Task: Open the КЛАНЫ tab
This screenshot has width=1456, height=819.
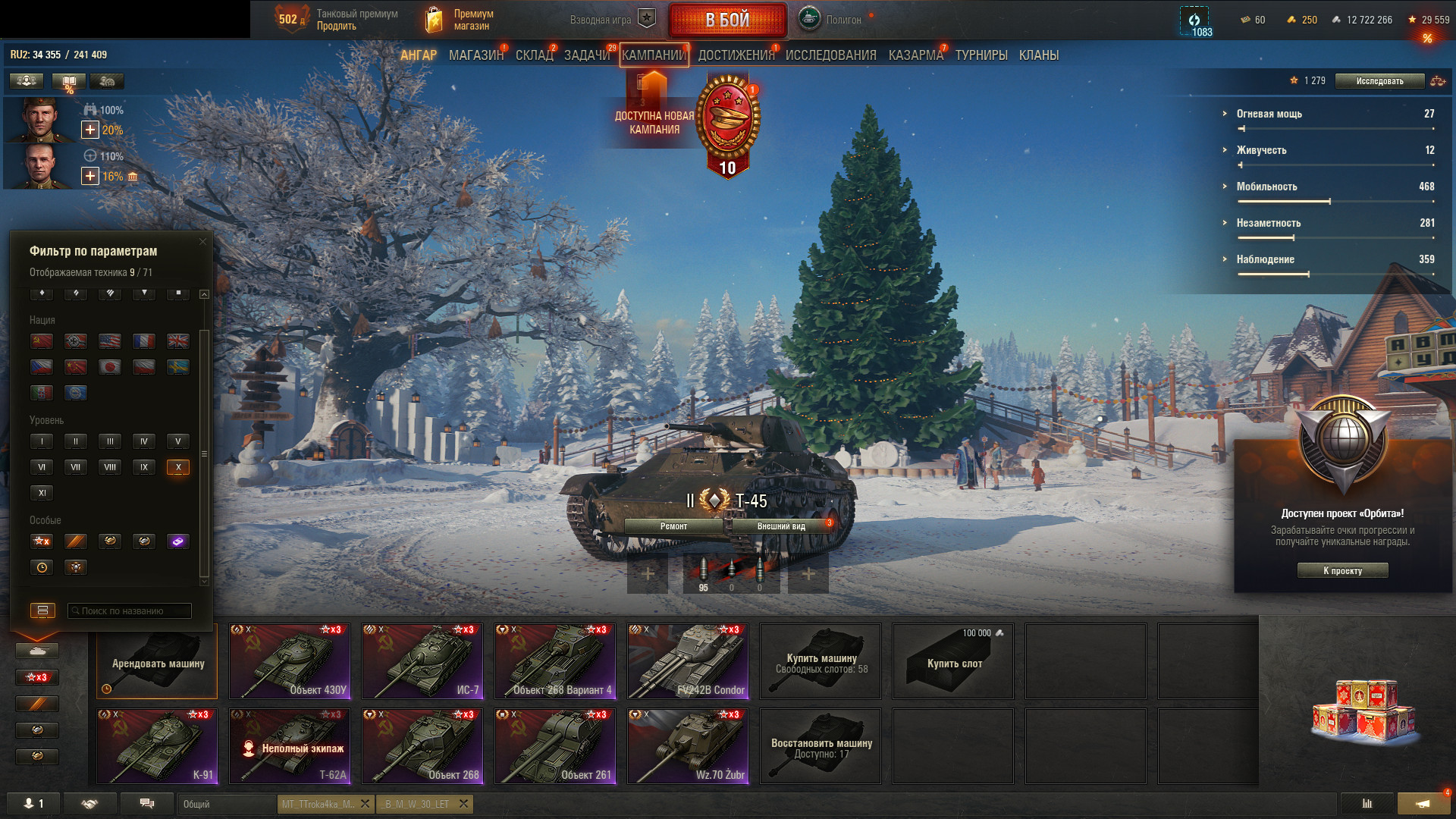Action: tap(1038, 55)
